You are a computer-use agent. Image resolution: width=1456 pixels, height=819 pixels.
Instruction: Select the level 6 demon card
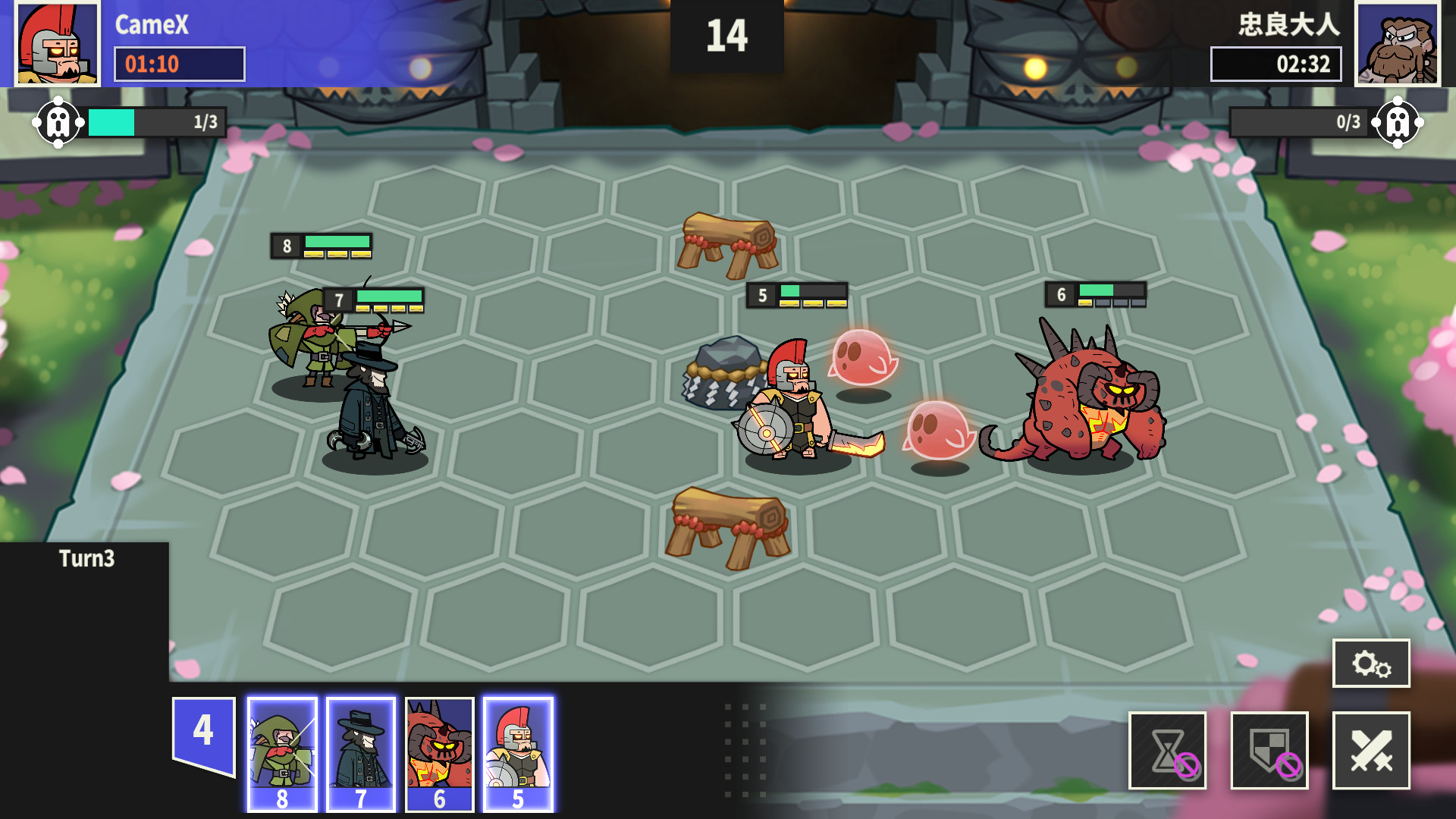(440, 755)
